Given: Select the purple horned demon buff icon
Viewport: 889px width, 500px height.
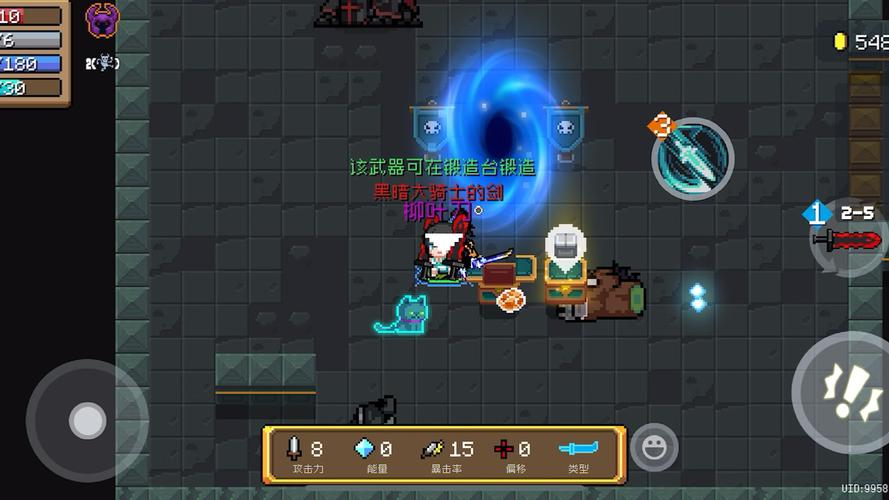Looking at the screenshot, I should 102,20.
